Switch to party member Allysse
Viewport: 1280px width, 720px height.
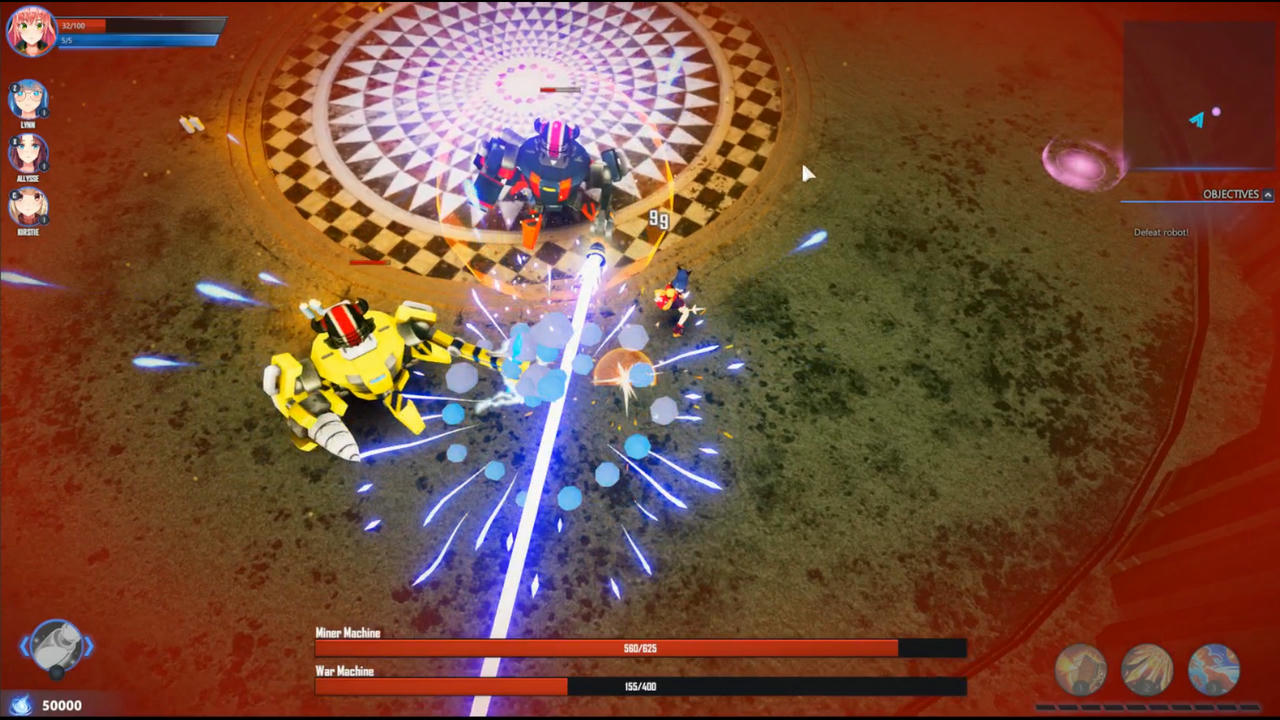point(28,153)
